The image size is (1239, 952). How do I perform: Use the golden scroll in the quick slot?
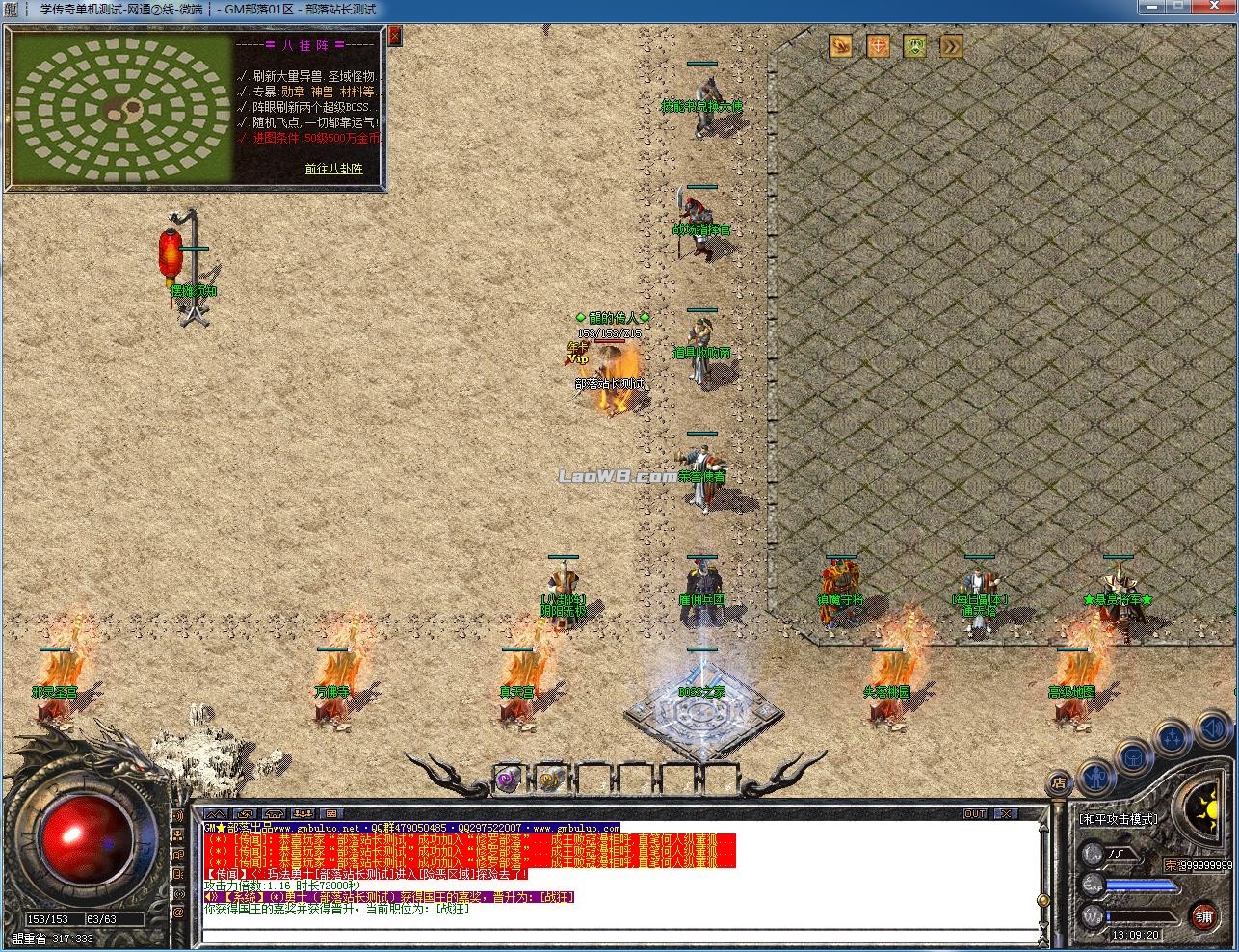tap(549, 780)
